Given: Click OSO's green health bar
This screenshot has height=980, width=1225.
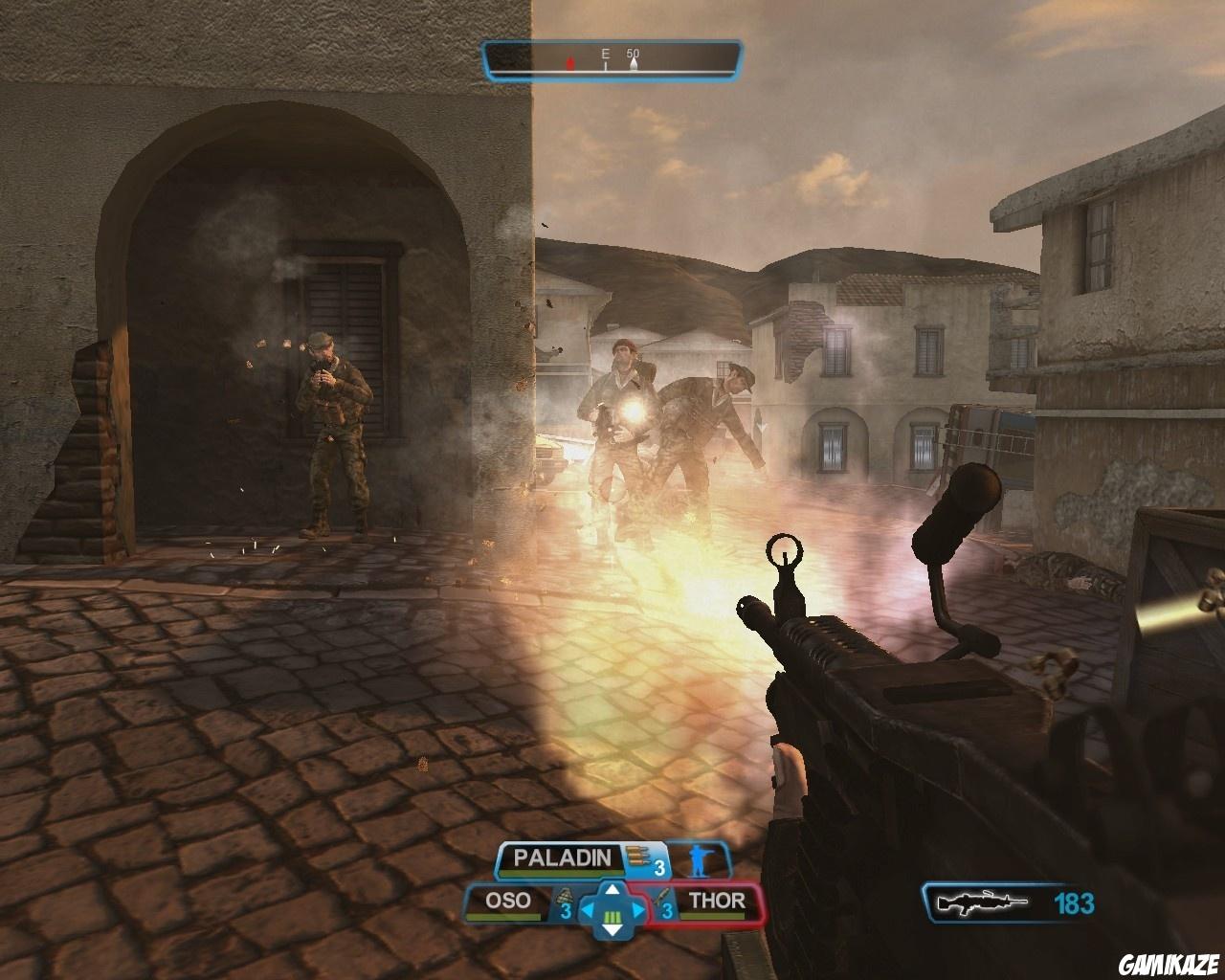Looking at the screenshot, I should [x=503, y=917].
